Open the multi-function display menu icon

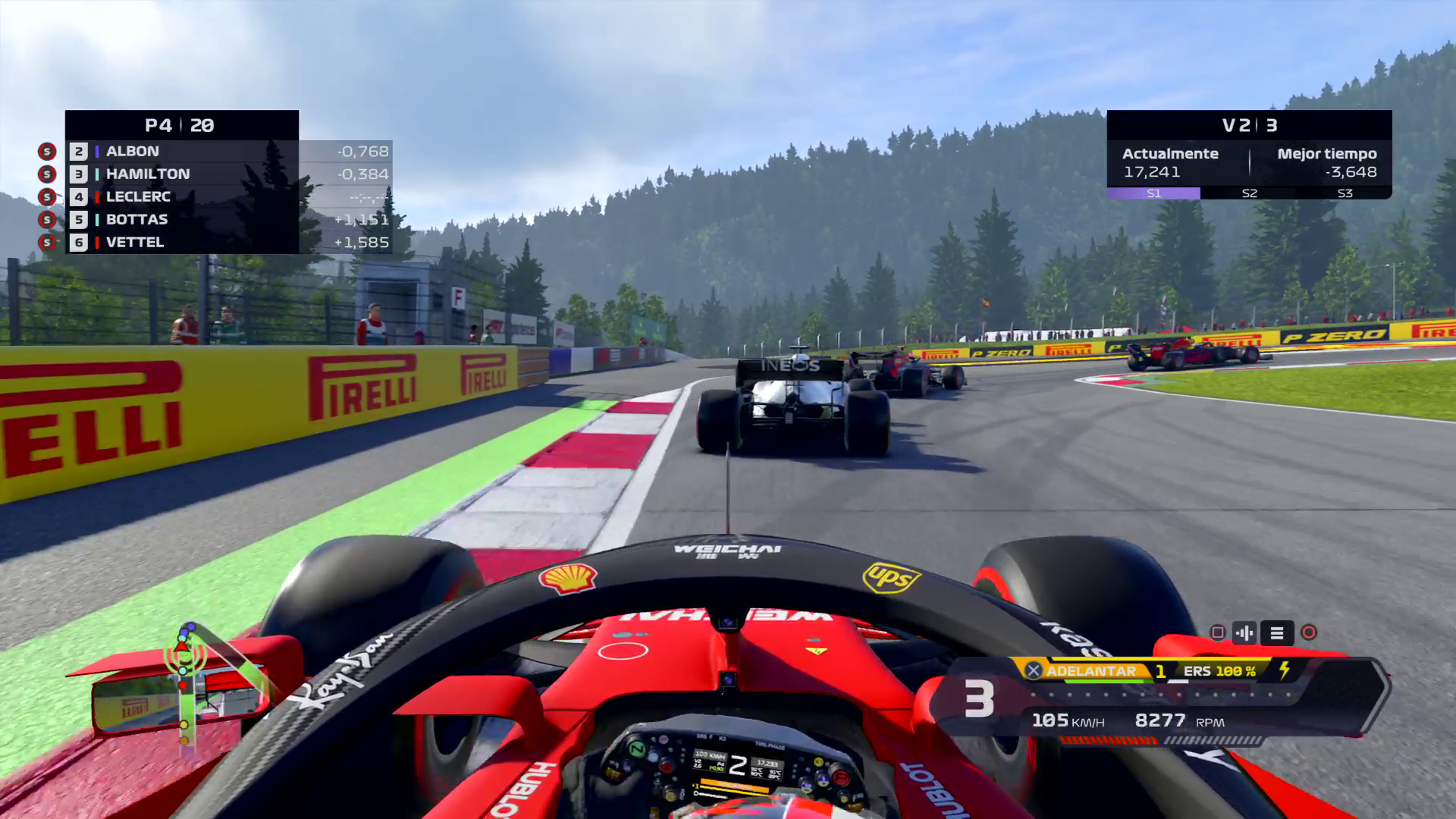coord(1277,632)
